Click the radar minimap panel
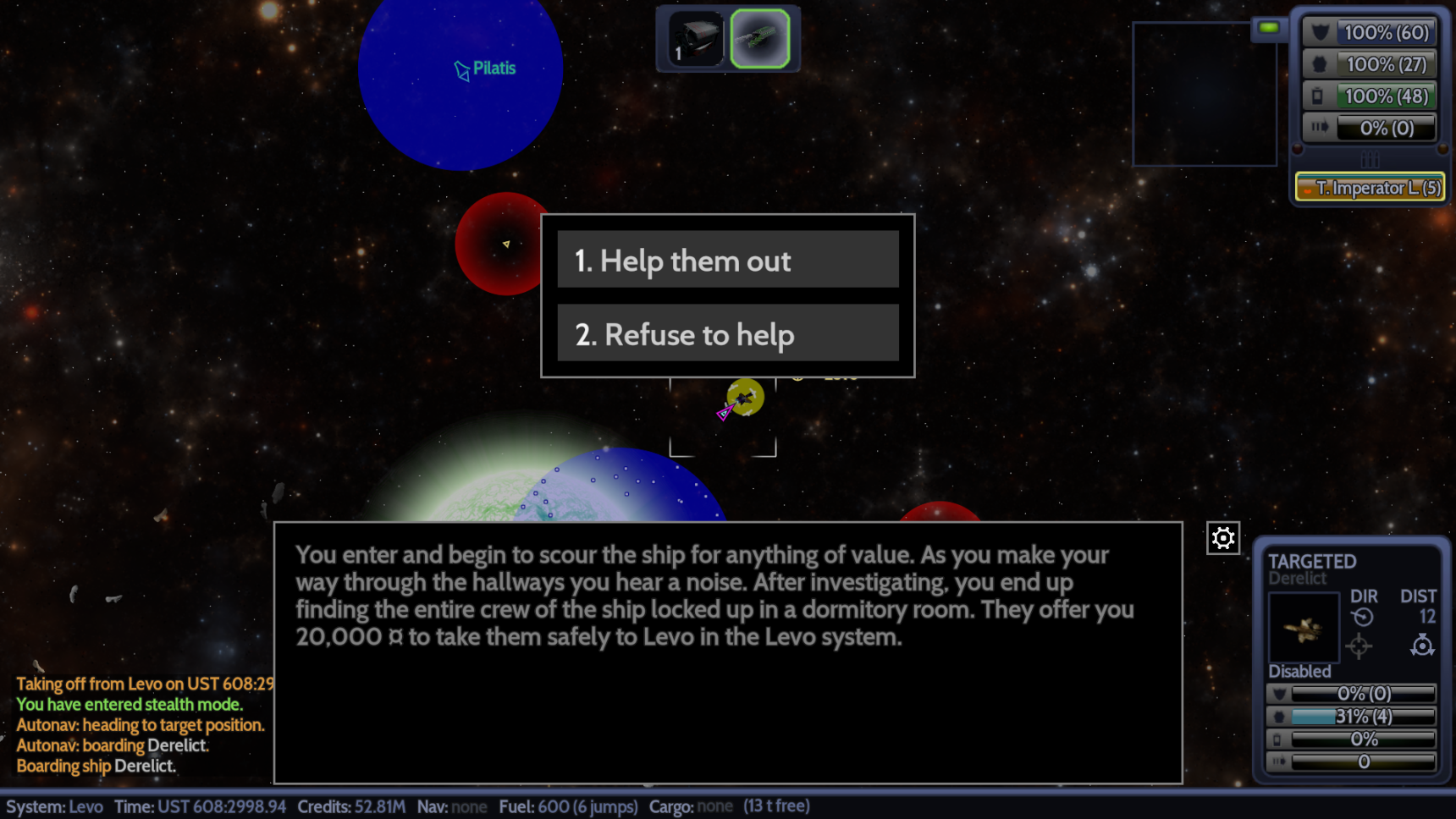The width and height of the screenshot is (1456, 819). 1204,94
